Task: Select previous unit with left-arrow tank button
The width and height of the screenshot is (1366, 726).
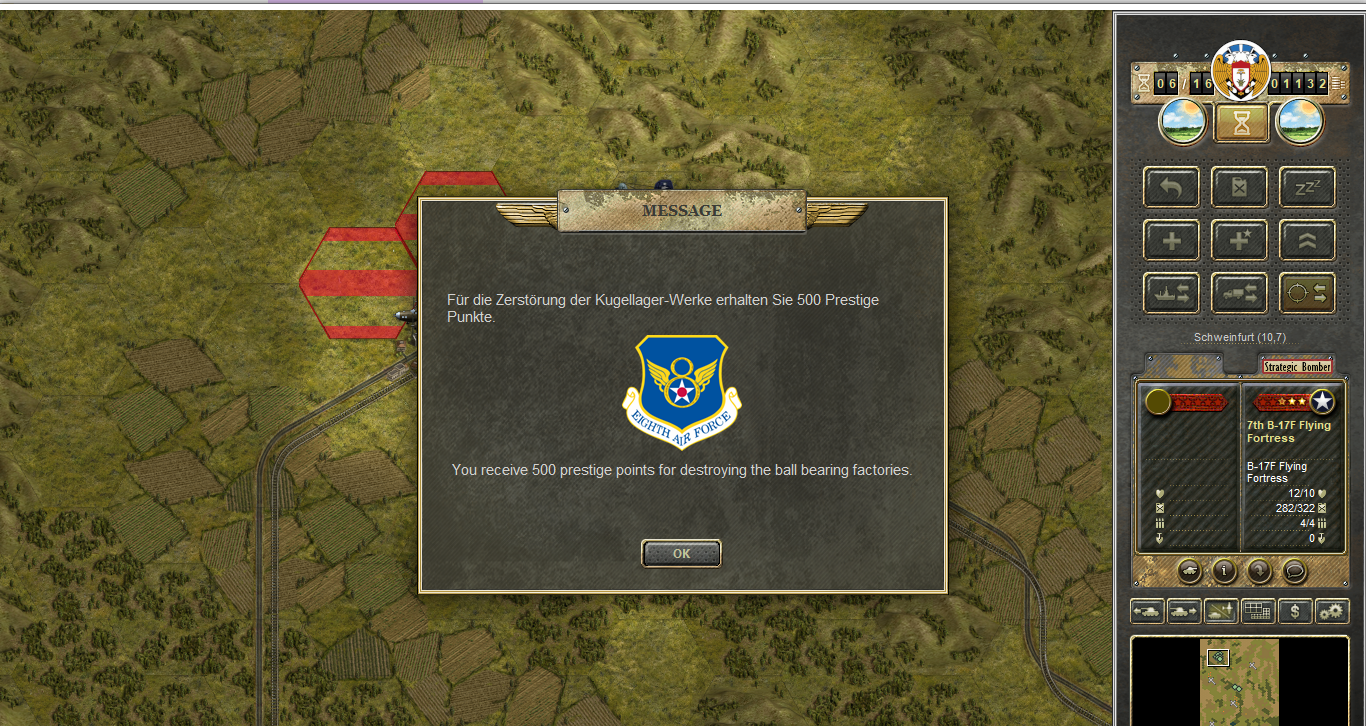Action: (1147, 610)
